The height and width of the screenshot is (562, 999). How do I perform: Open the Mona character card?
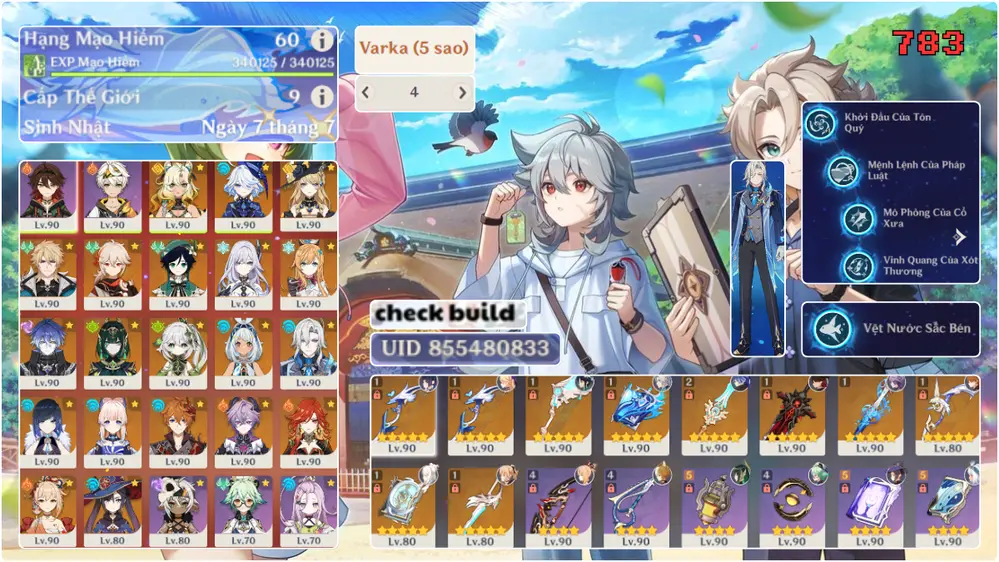pos(112,510)
